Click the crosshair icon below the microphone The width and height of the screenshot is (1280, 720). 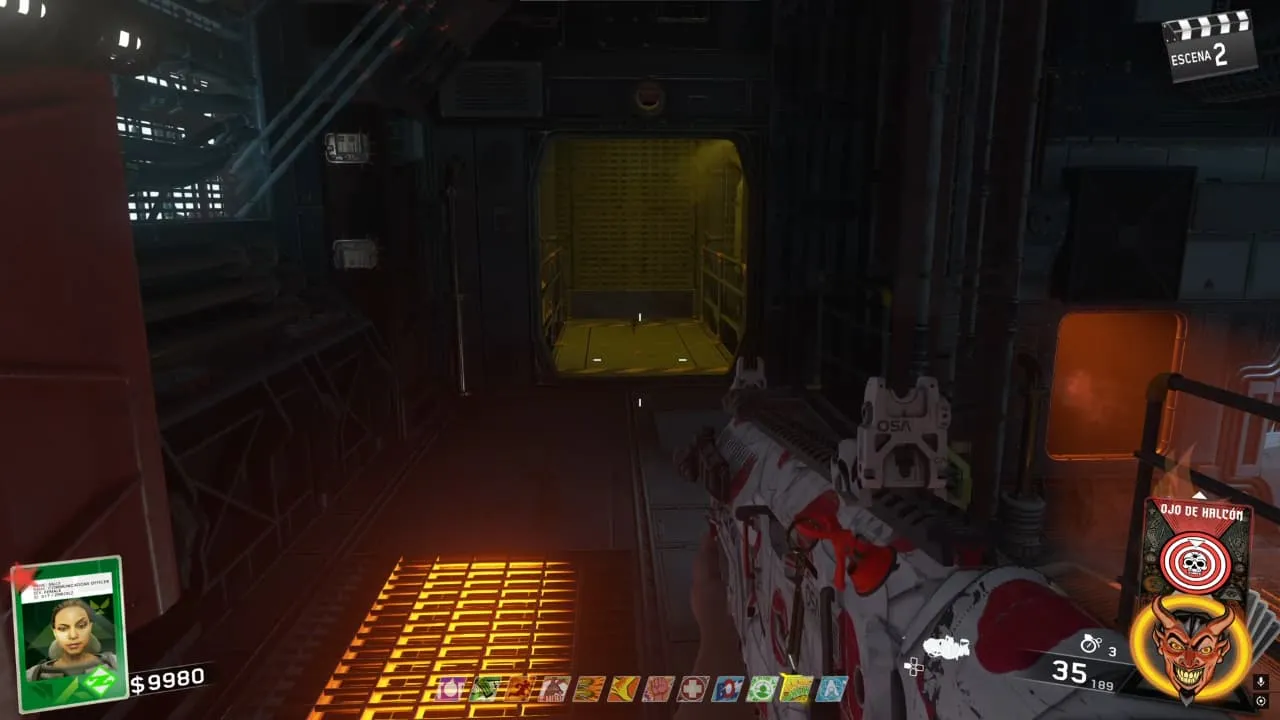[x=1262, y=701]
